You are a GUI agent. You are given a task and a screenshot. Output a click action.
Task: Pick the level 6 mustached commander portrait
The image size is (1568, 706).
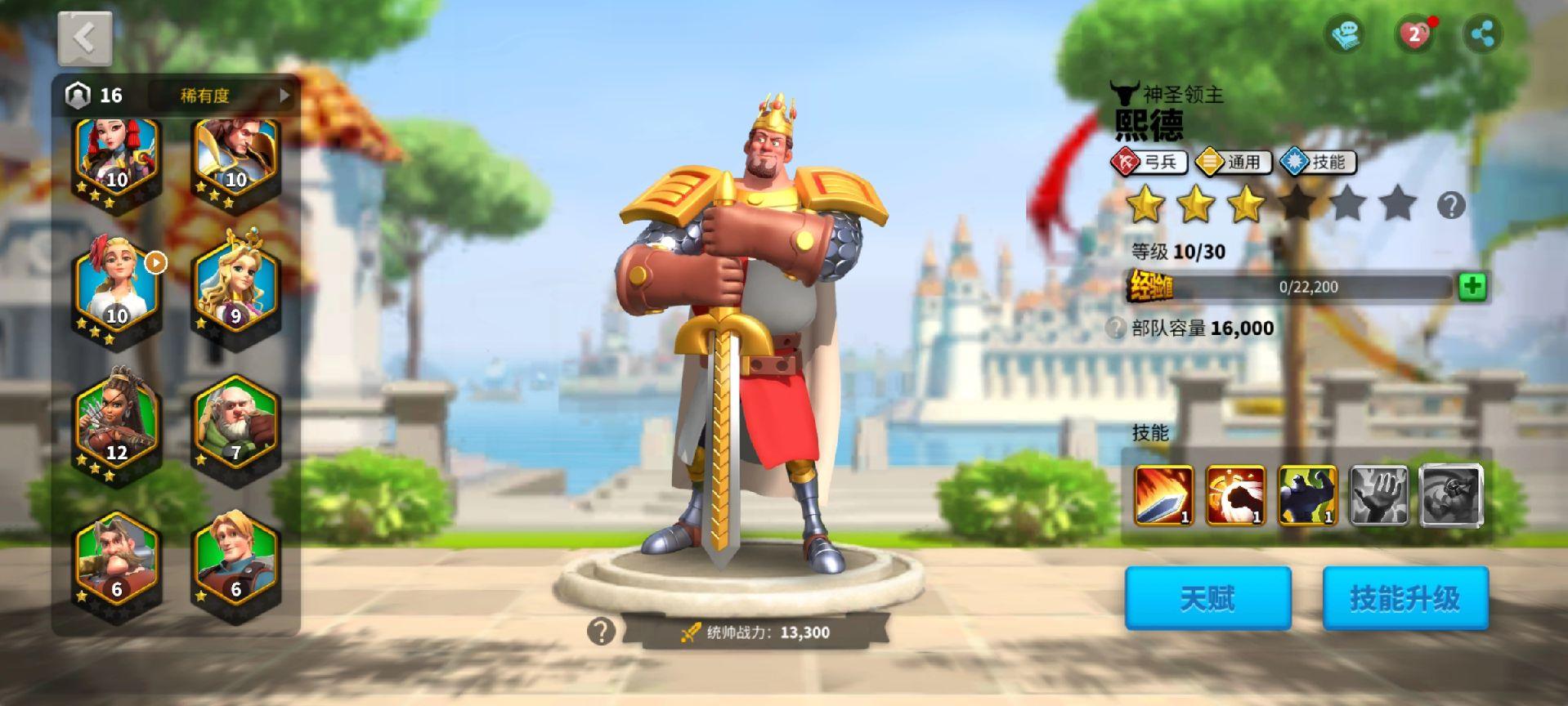[117, 561]
